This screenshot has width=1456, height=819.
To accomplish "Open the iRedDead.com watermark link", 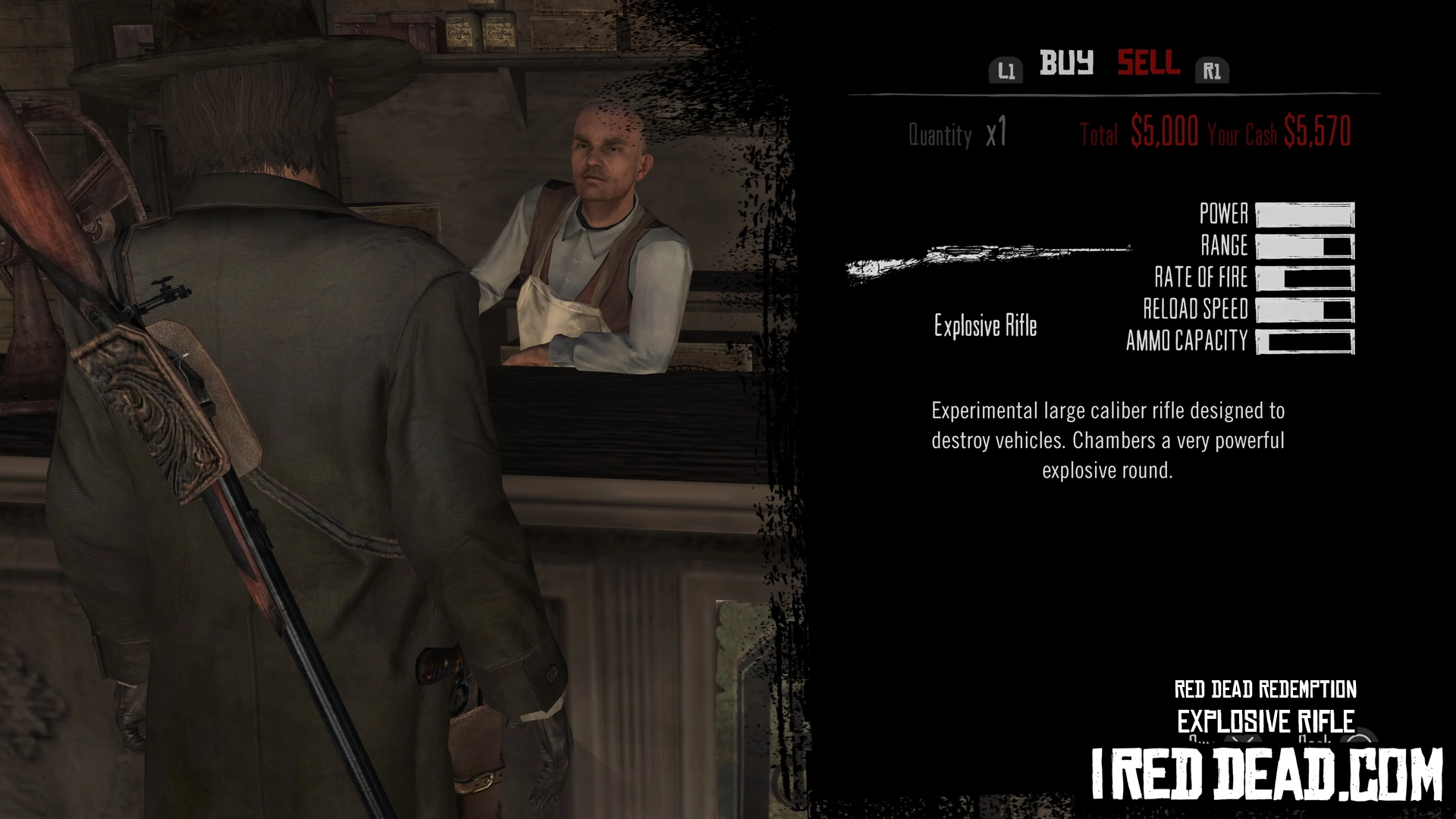I will point(1266,773).
